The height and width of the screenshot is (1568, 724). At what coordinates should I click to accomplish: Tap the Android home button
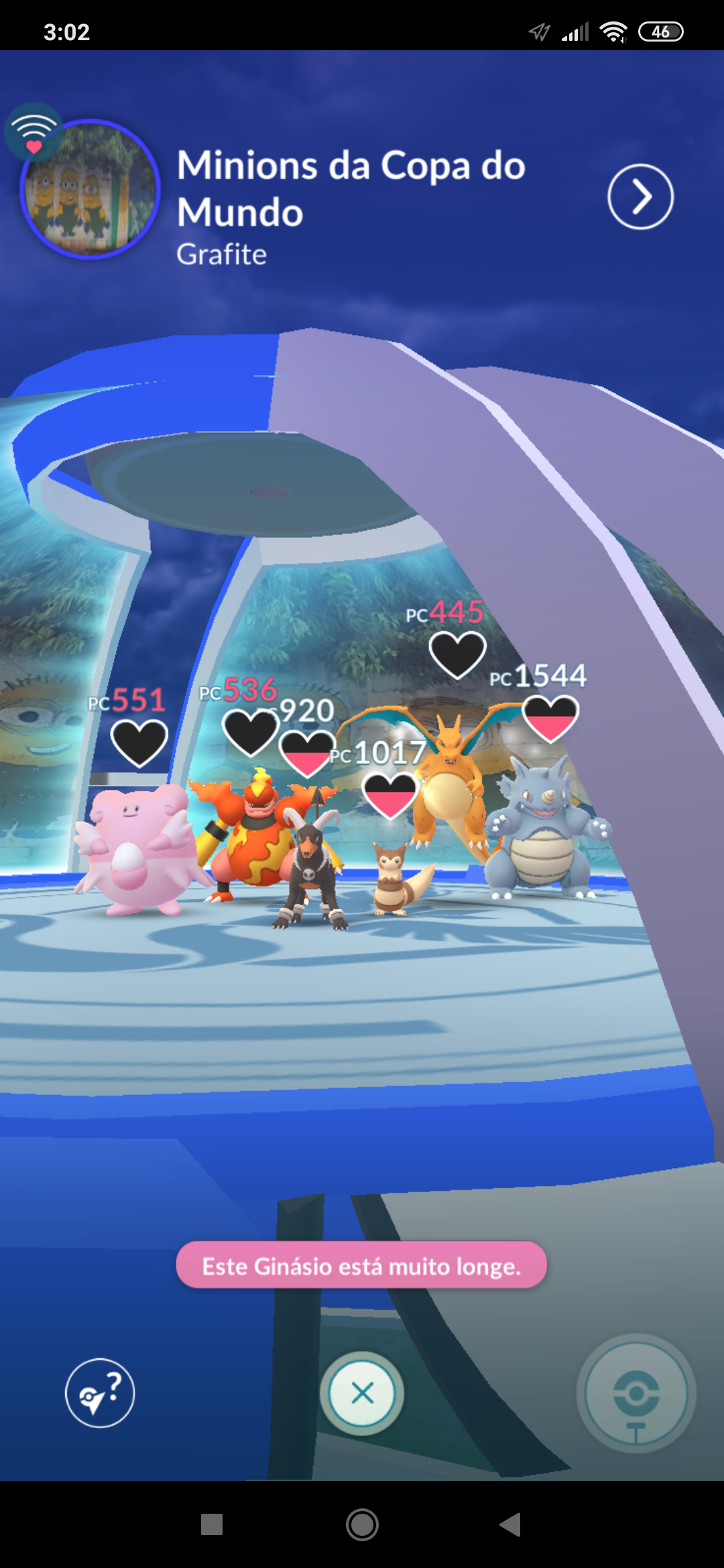[x=362, y=1525]
